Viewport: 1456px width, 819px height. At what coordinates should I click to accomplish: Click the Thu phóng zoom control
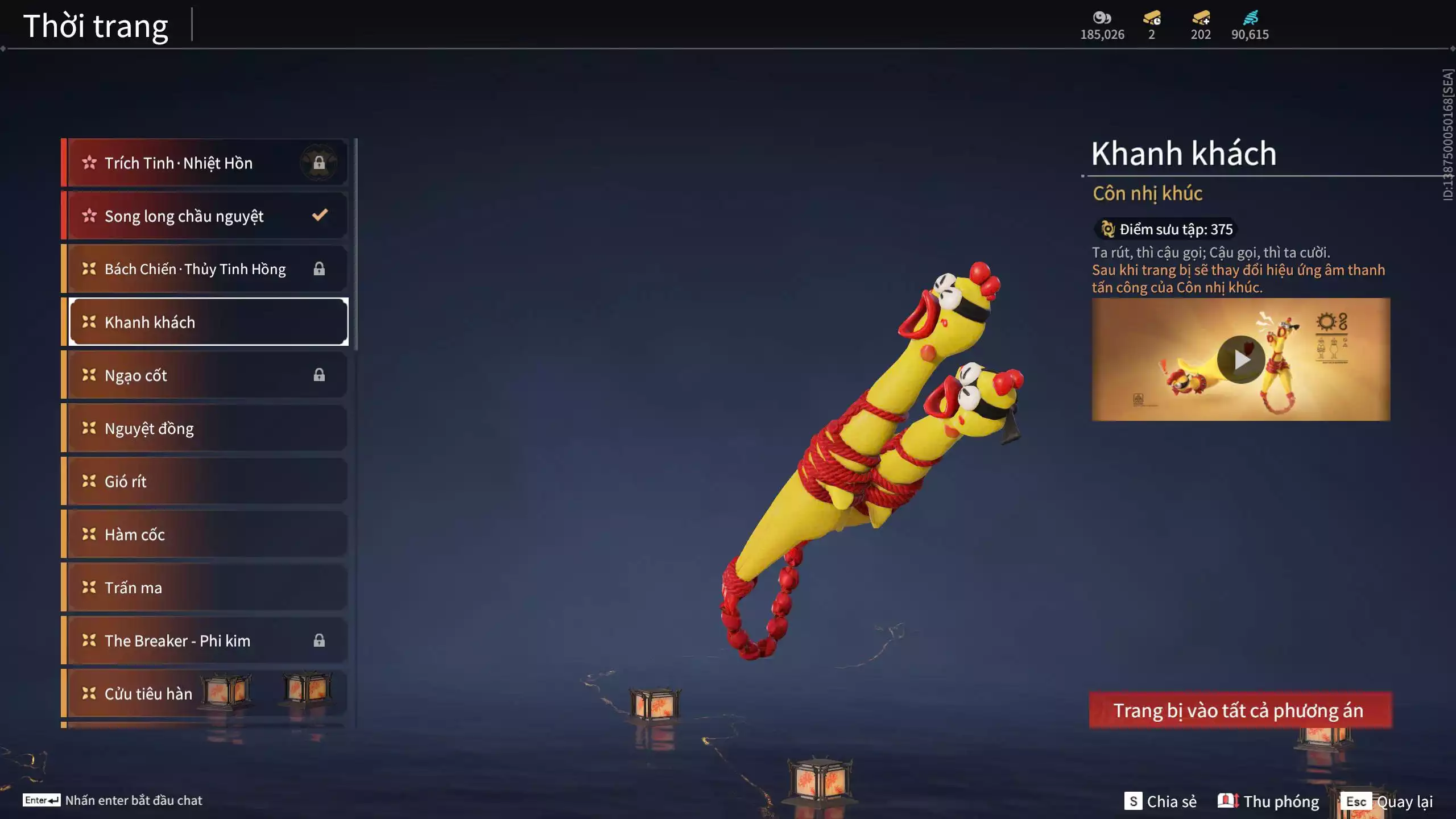coord(1268,801)
